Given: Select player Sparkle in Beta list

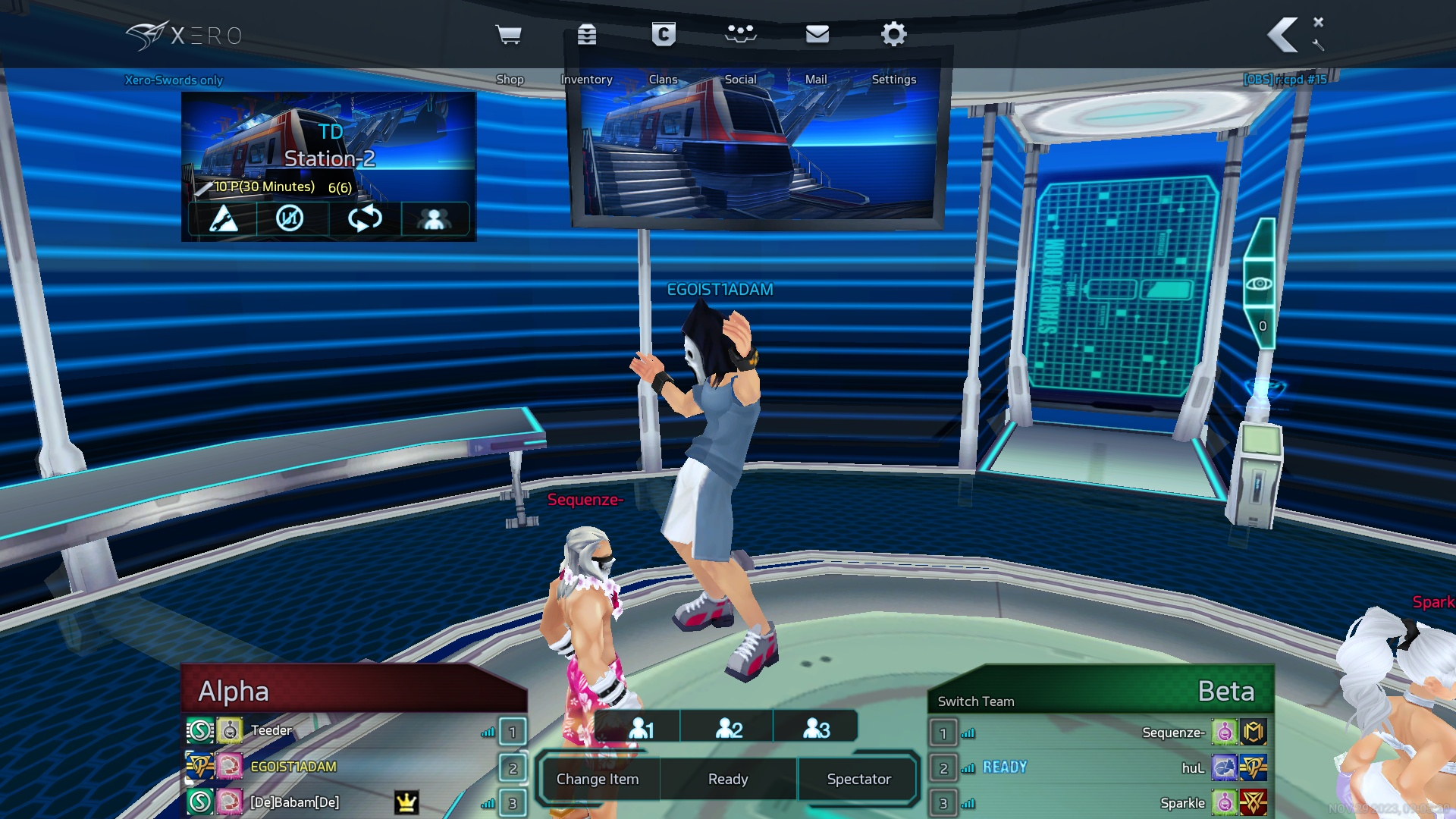Looking at the screenshot, I should click(x=1182, y=803).
